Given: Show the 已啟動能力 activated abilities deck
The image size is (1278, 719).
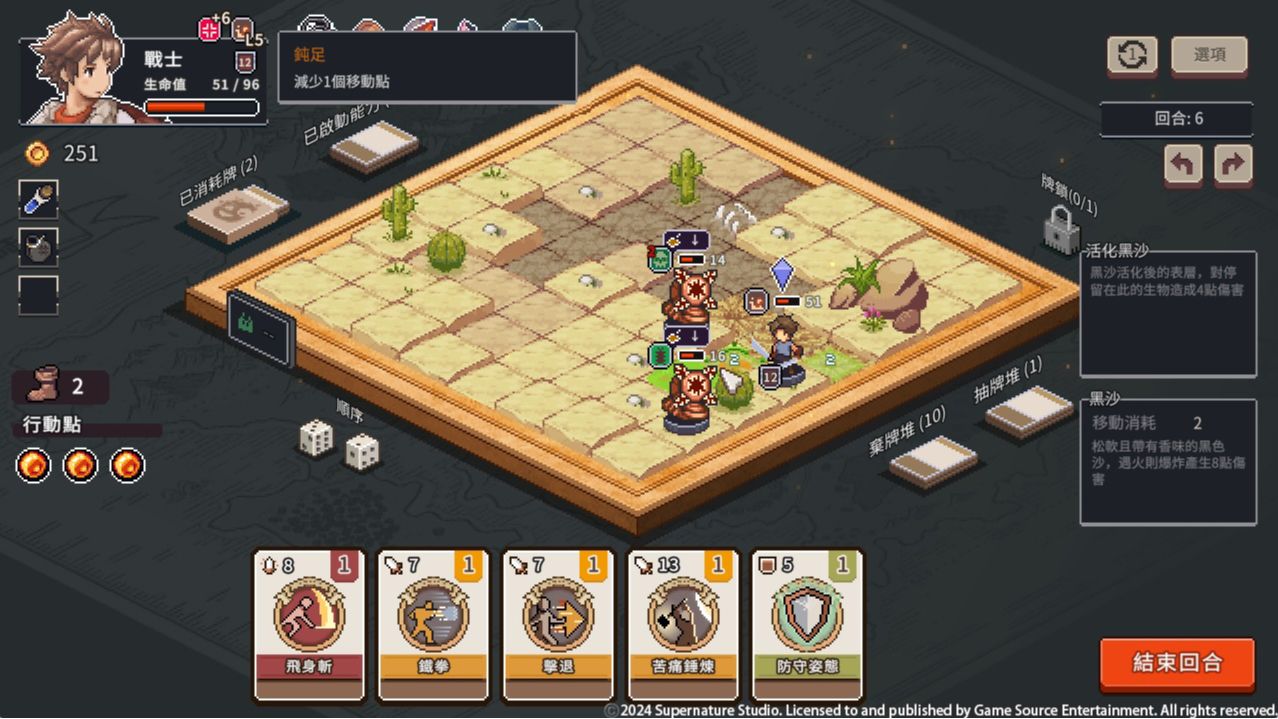Looking at the screenshot, I should click(x=374, y=146).
